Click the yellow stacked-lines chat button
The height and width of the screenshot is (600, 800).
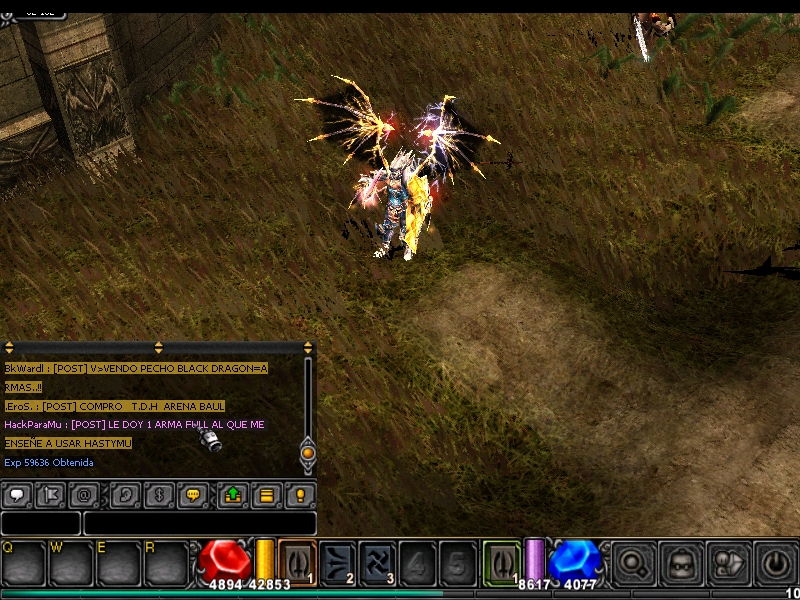pos(266,495)
